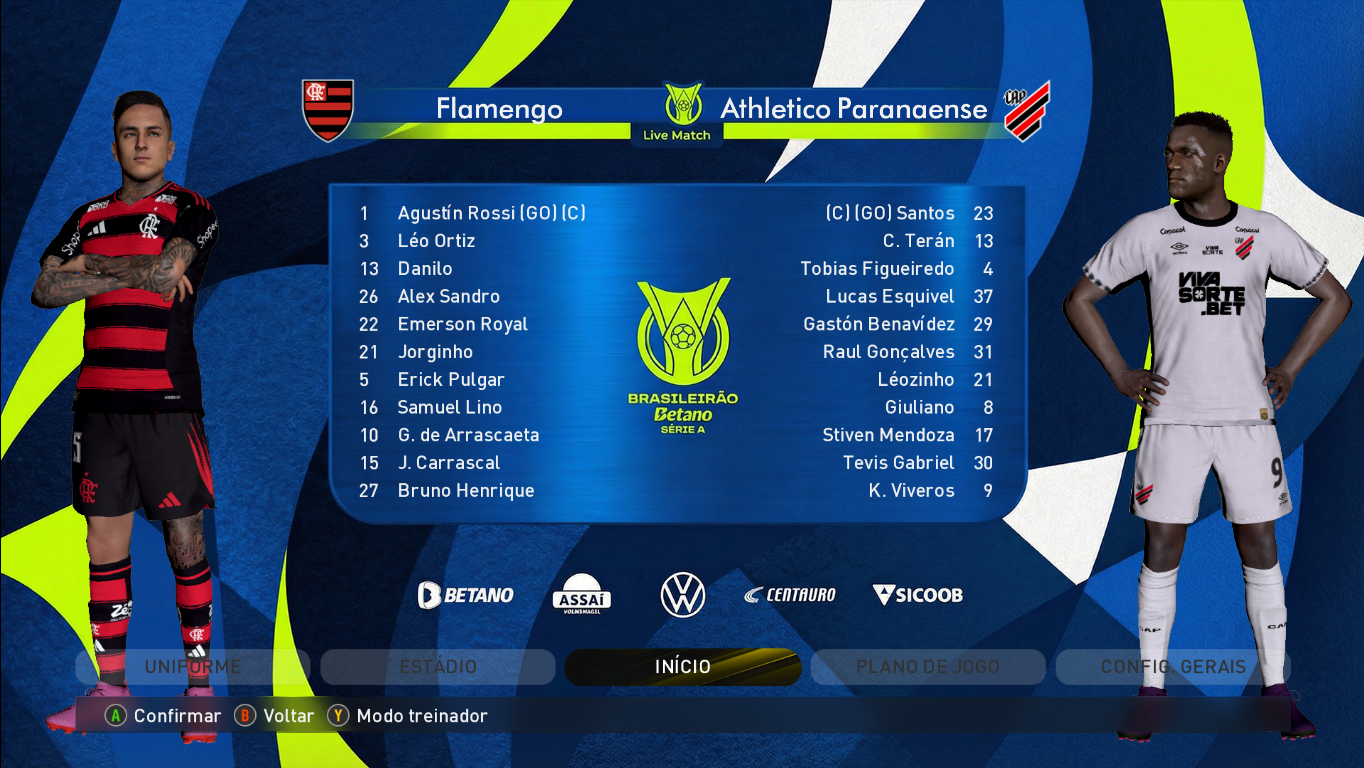The image size is (1364, 768).
Task: Click G. de Arrascaeta in the lineup
Action: click(468, 435)
